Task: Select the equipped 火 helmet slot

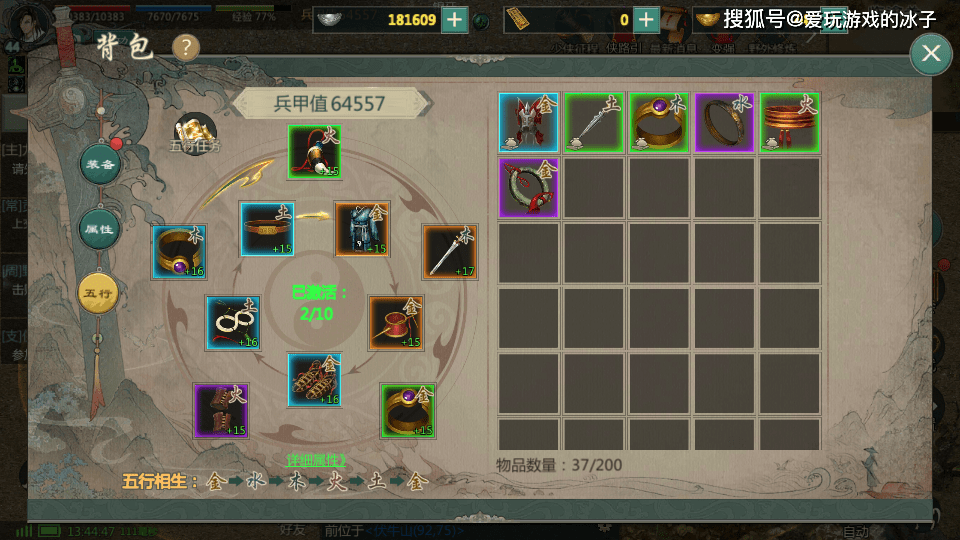Action: [315, 152]
